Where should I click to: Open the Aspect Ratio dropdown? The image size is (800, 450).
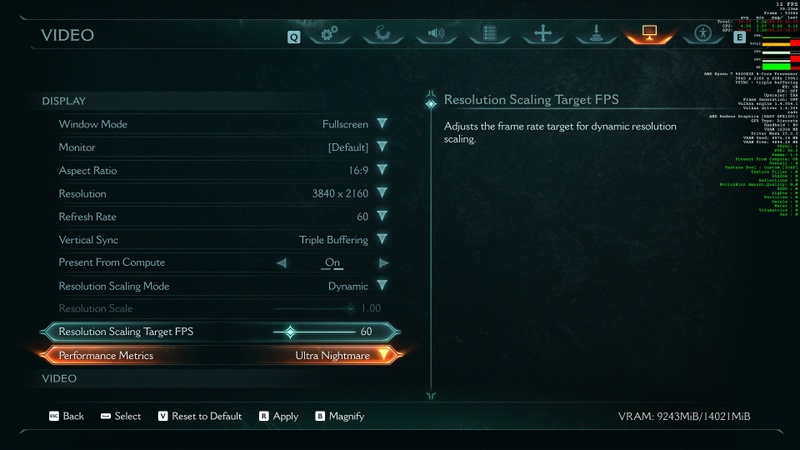382,171
